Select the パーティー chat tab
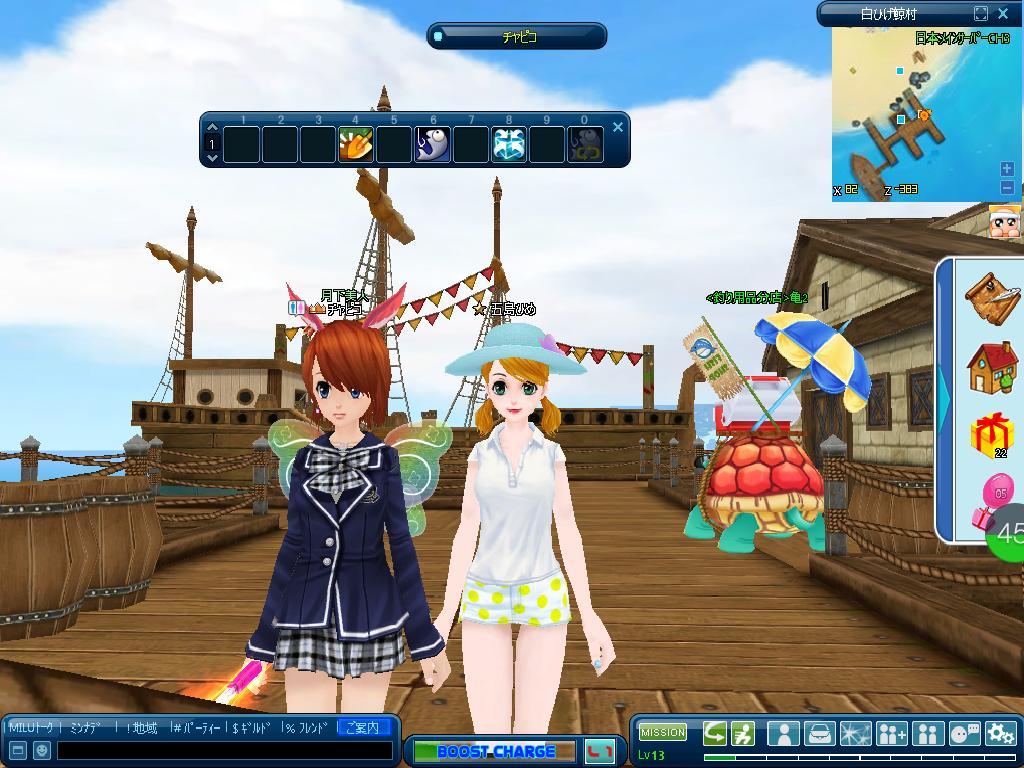The image size is (1024, 768). [199, 728]
